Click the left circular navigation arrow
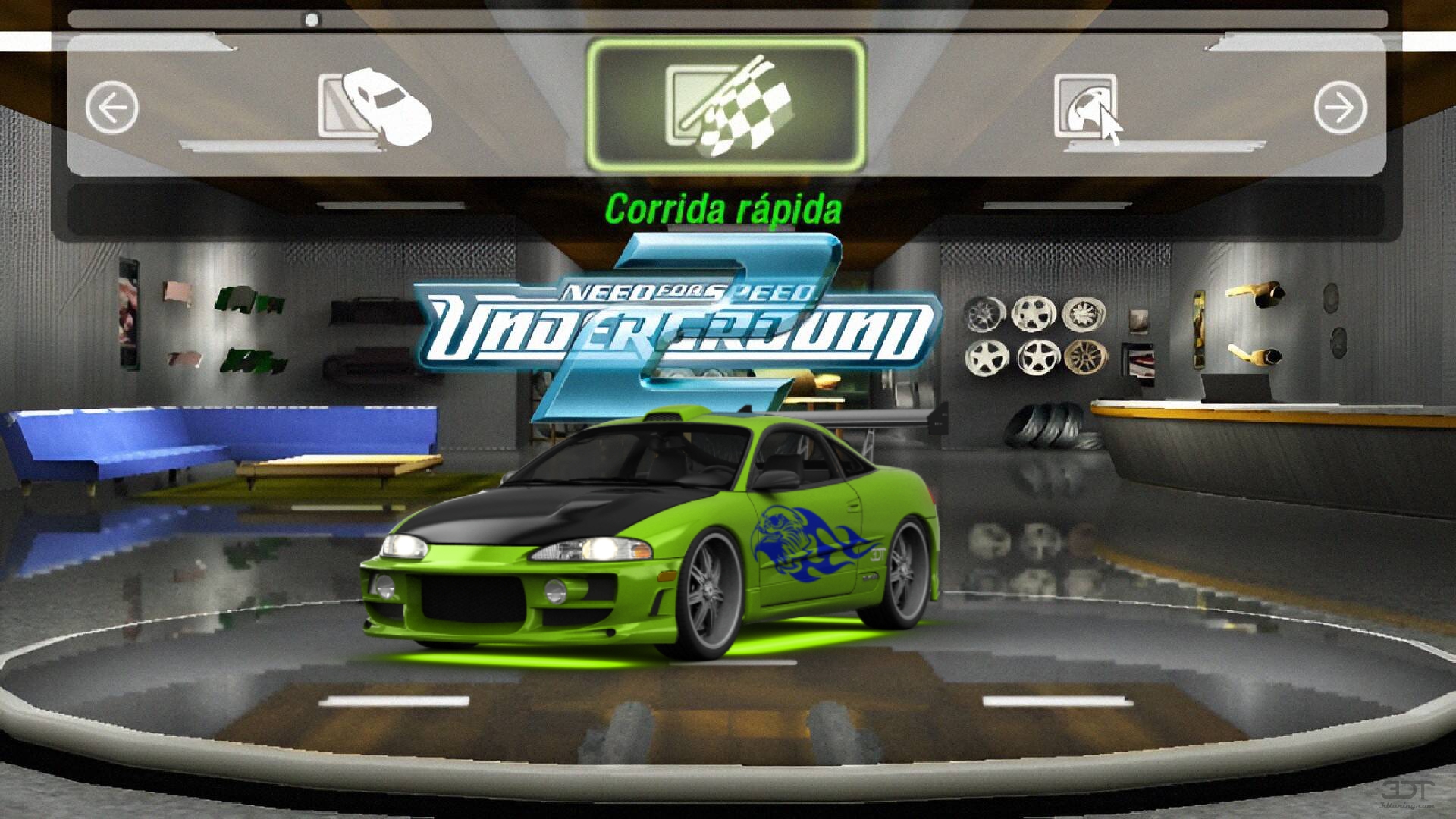The image size is (1456, 819). [112, 108]
